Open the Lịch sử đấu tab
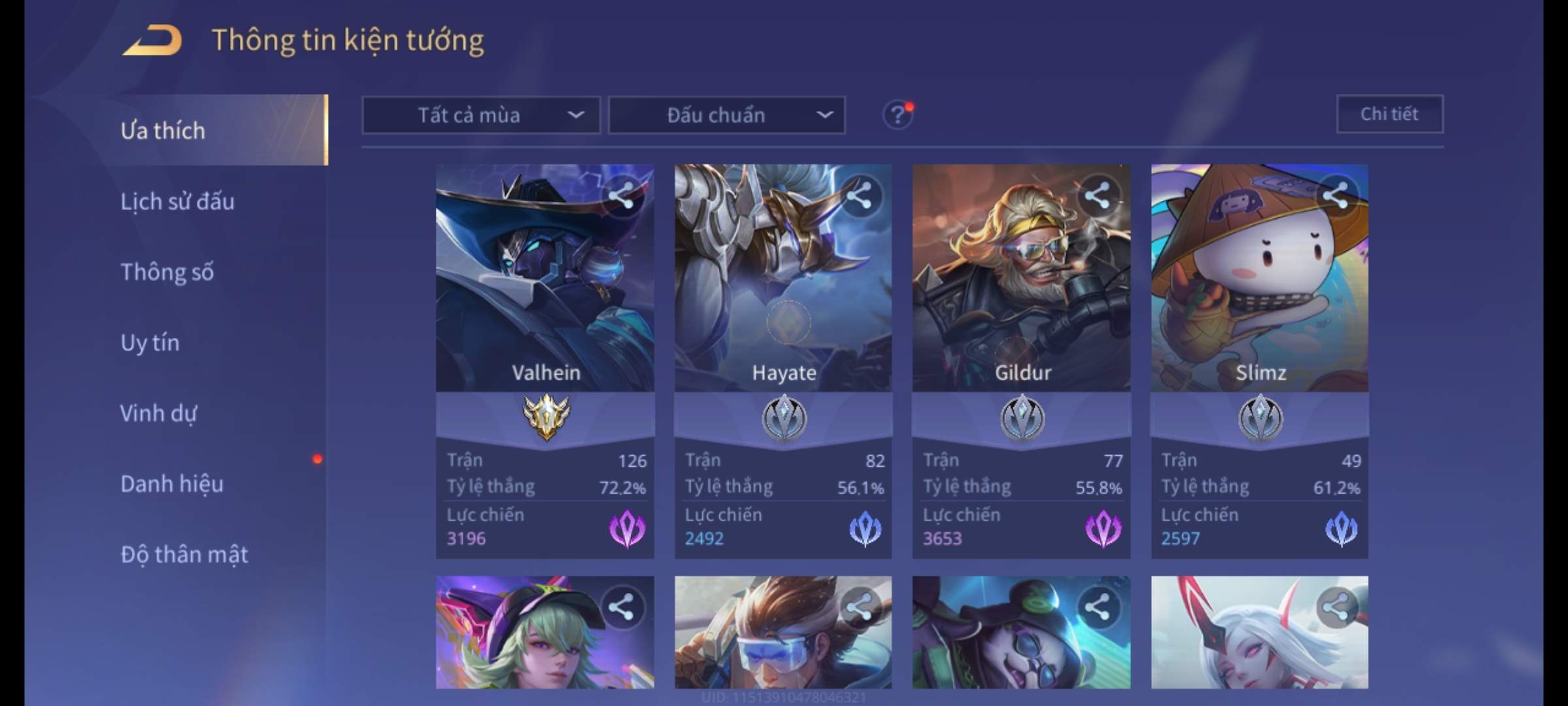The image size is (1568, 706). [x=178, y=201]
